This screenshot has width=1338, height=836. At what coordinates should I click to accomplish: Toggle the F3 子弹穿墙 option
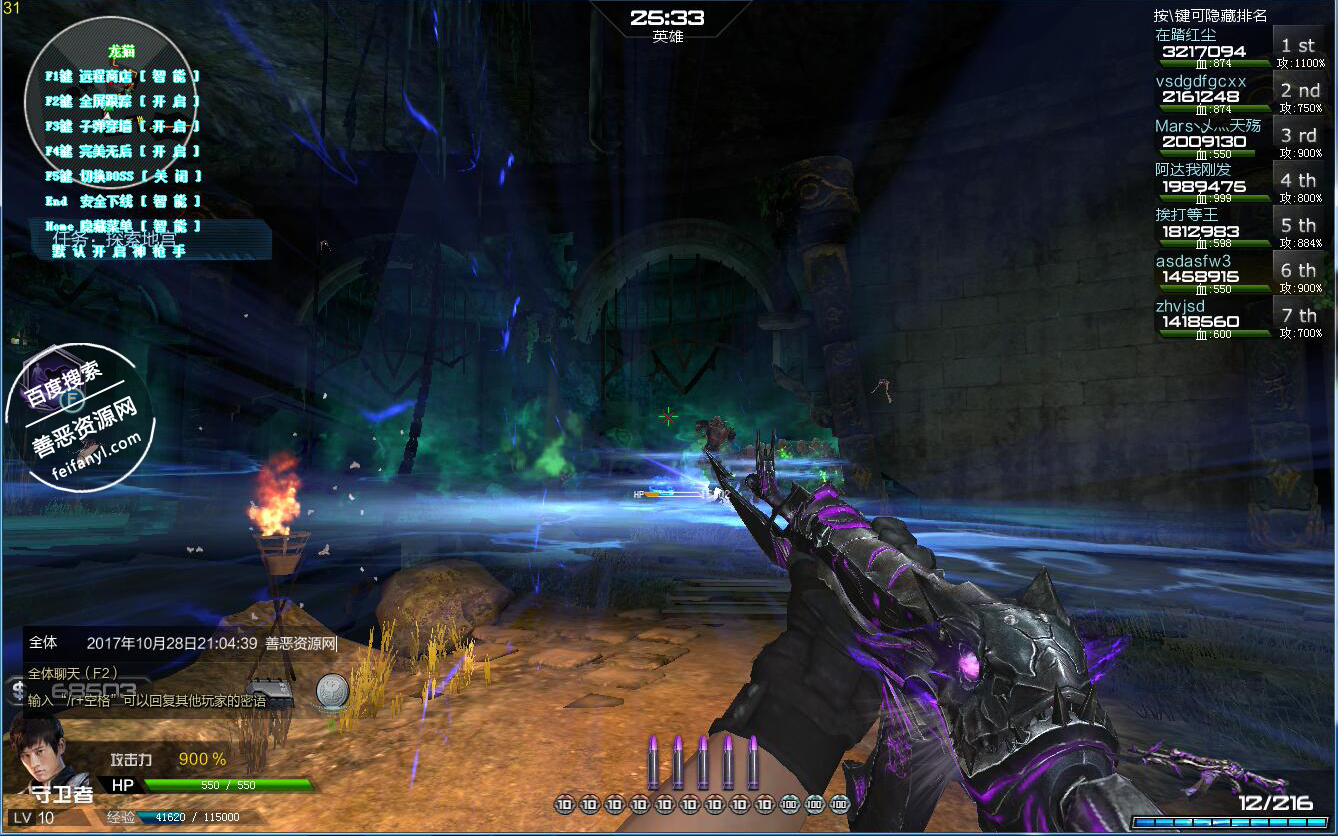pos(123,126)
